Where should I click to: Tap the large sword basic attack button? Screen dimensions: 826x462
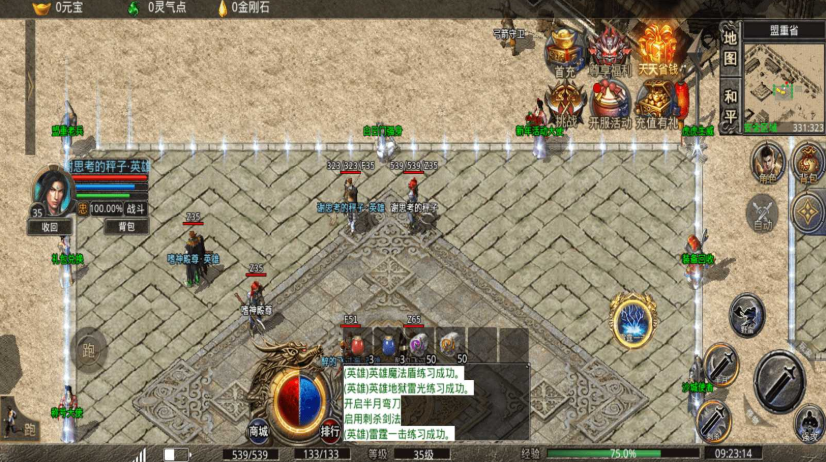[778, 380]
